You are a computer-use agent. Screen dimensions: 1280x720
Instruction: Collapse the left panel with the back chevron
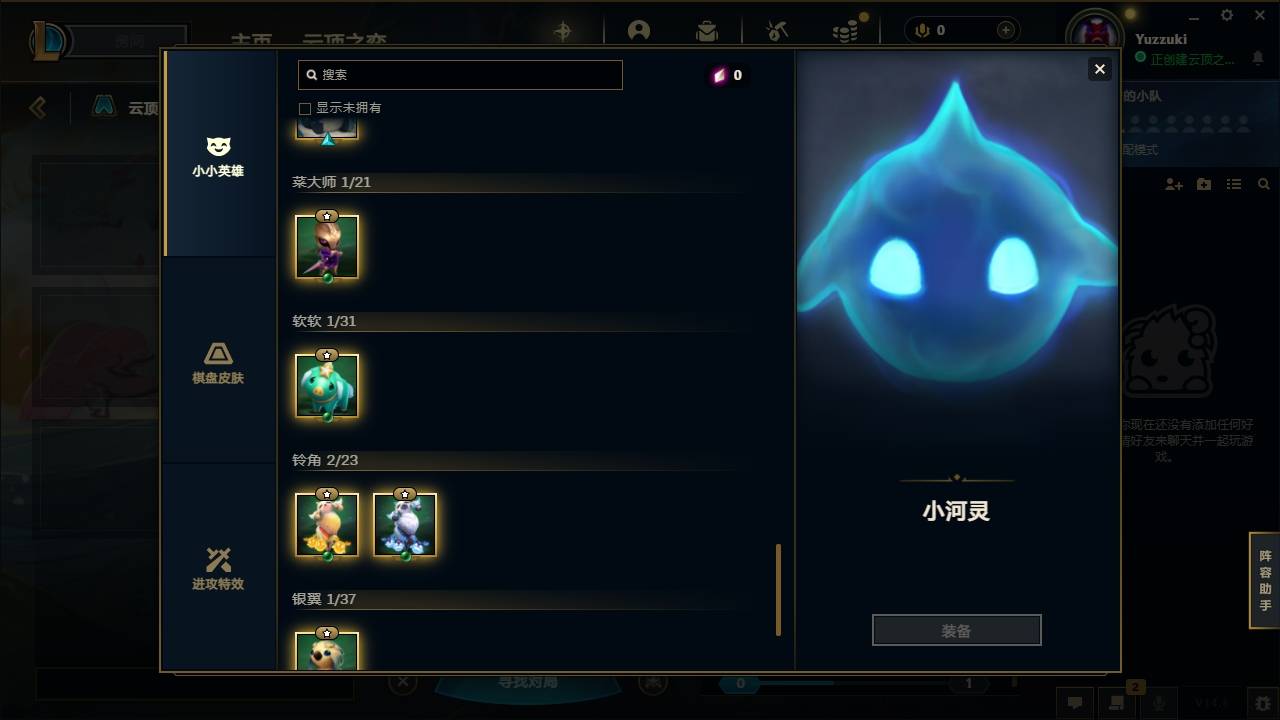click(x=38, y=108)
